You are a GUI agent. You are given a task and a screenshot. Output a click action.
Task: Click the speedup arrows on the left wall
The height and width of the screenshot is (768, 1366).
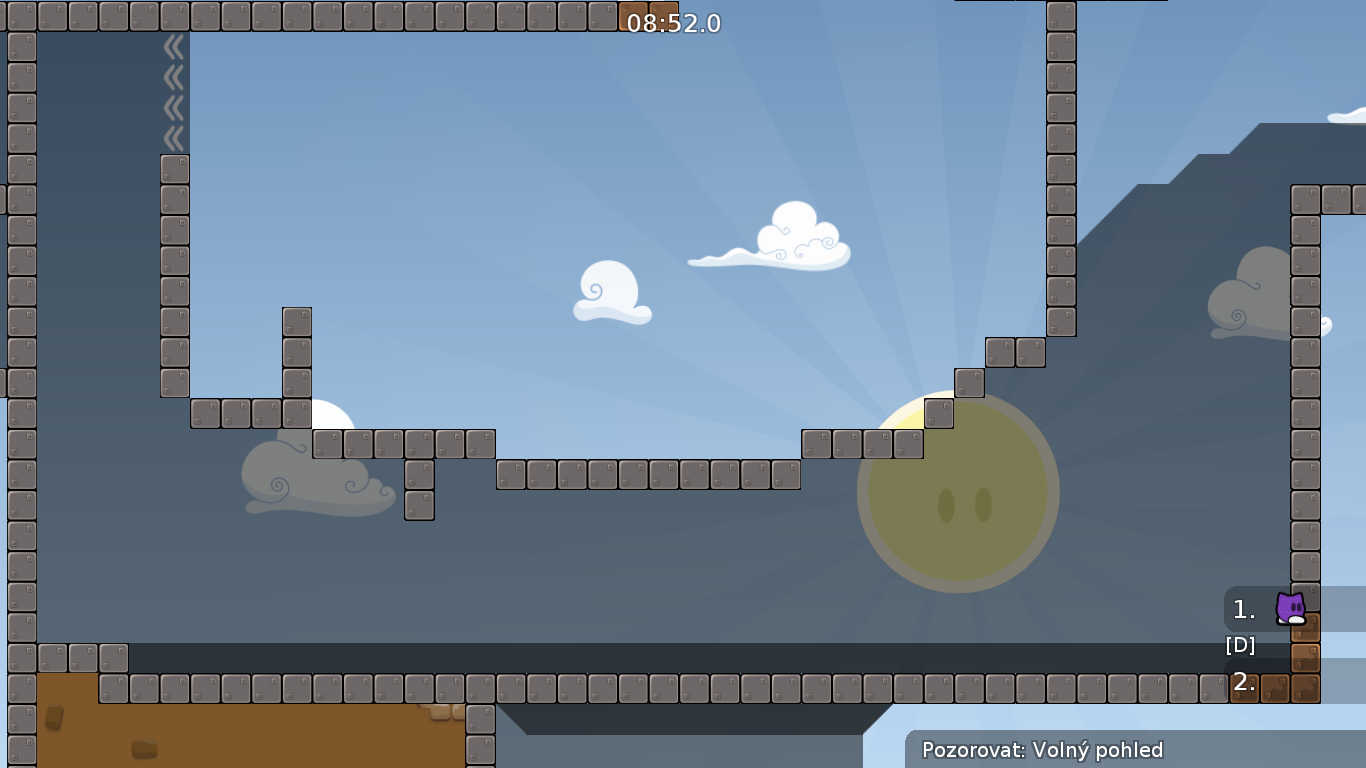tap(174, 80)
